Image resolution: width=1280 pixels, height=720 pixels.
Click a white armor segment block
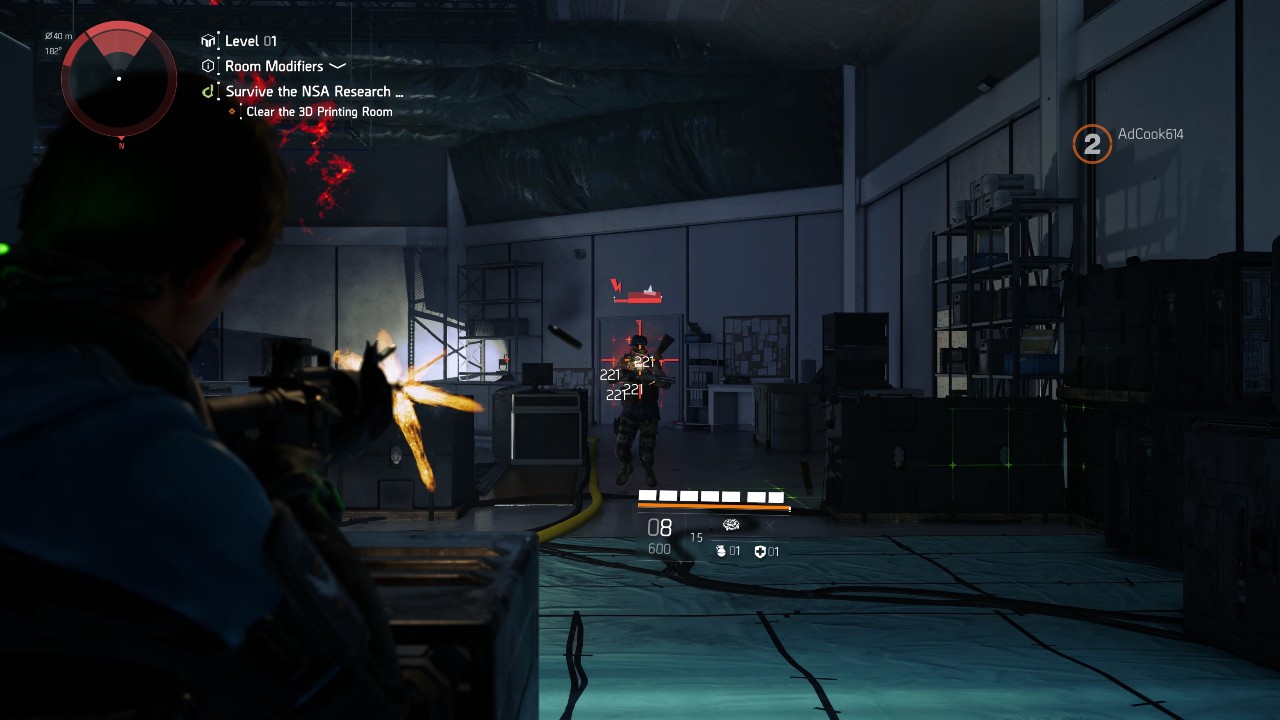(x=646, y=496)
